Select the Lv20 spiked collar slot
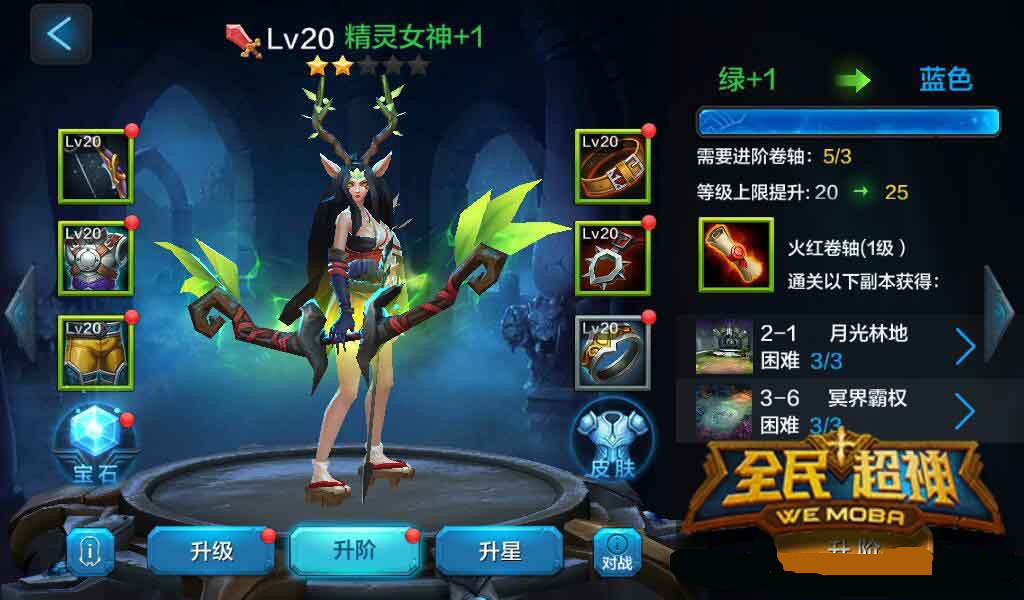The image size is (1024, 600). tap(612, 258)
